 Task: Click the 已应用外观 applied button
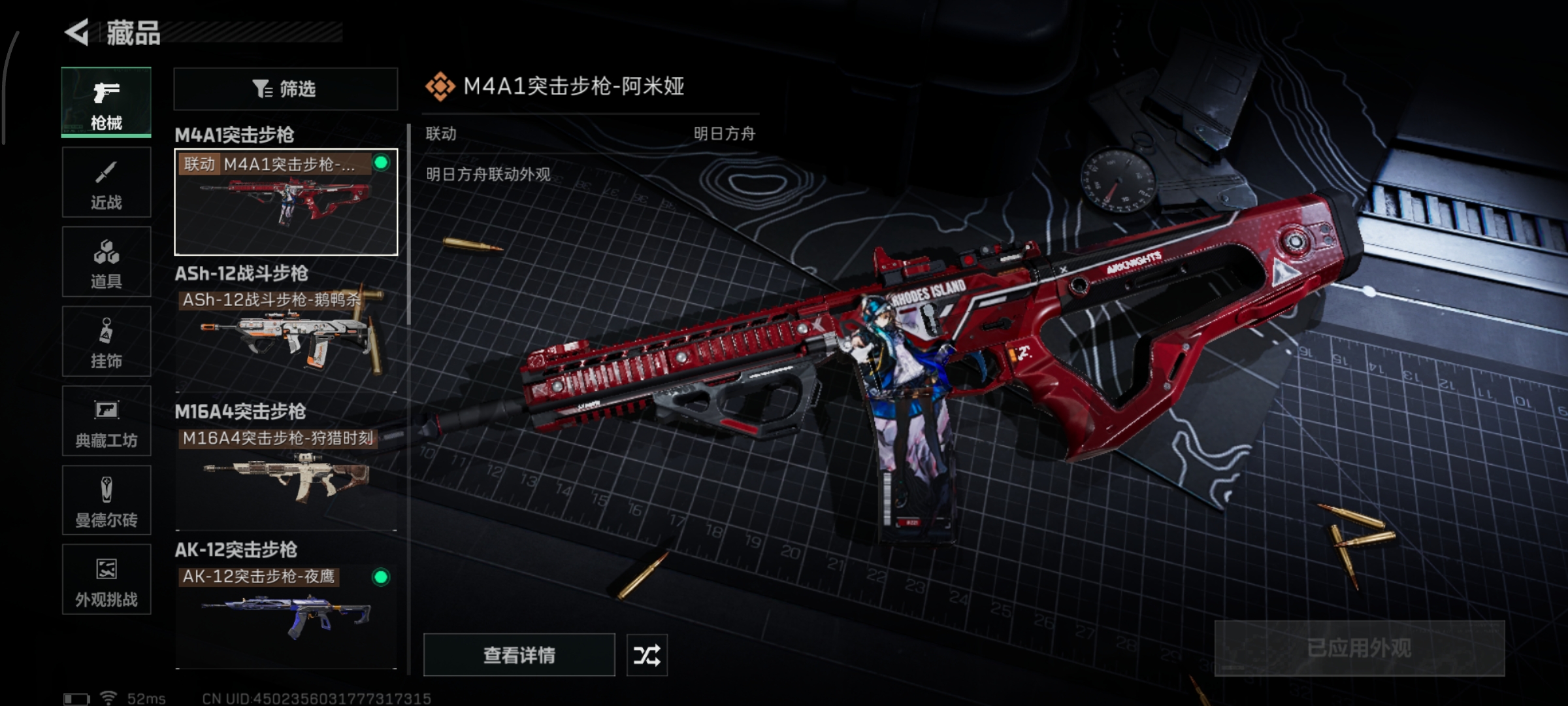click(1359, 648)
